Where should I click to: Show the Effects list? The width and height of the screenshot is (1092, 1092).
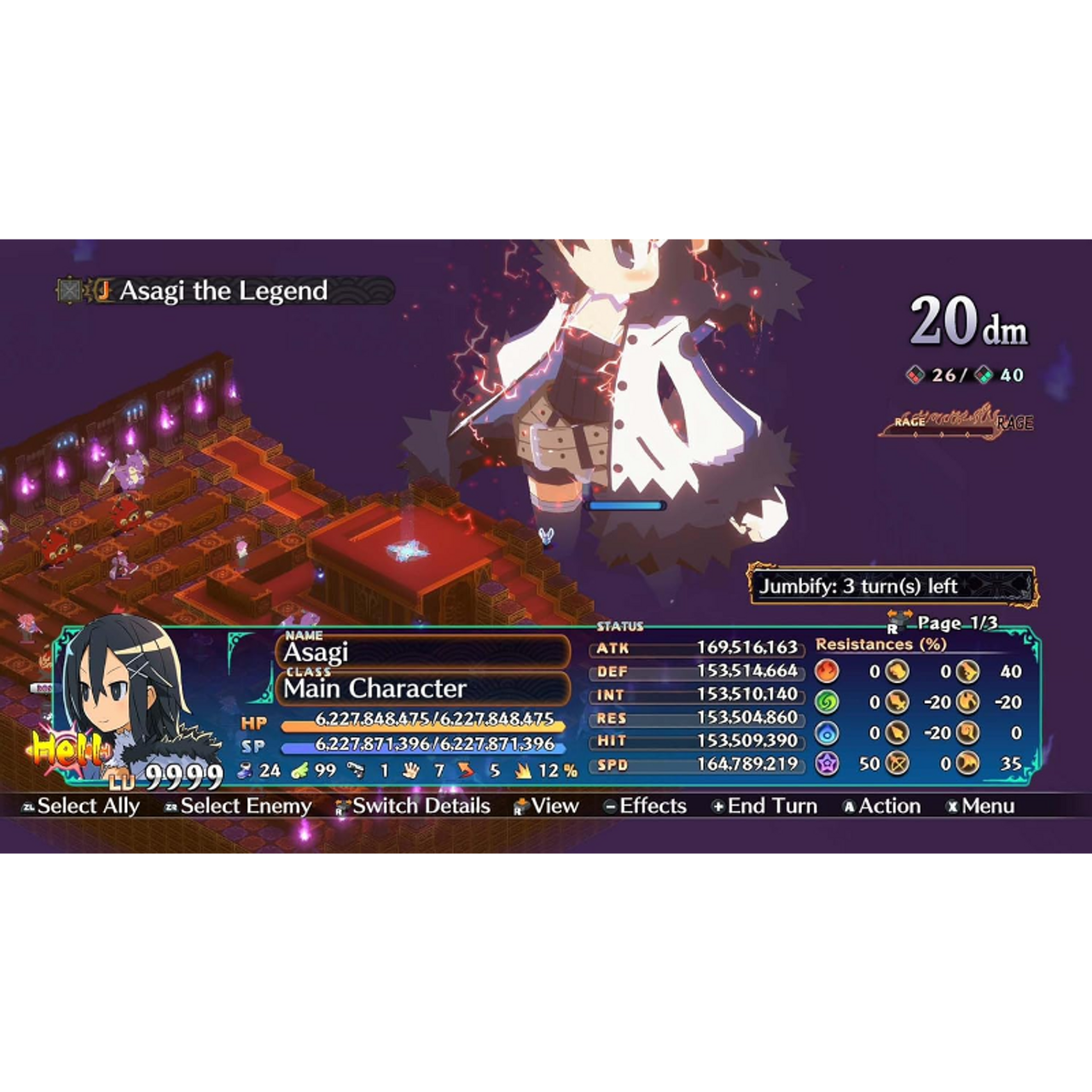tap(645, 806)
